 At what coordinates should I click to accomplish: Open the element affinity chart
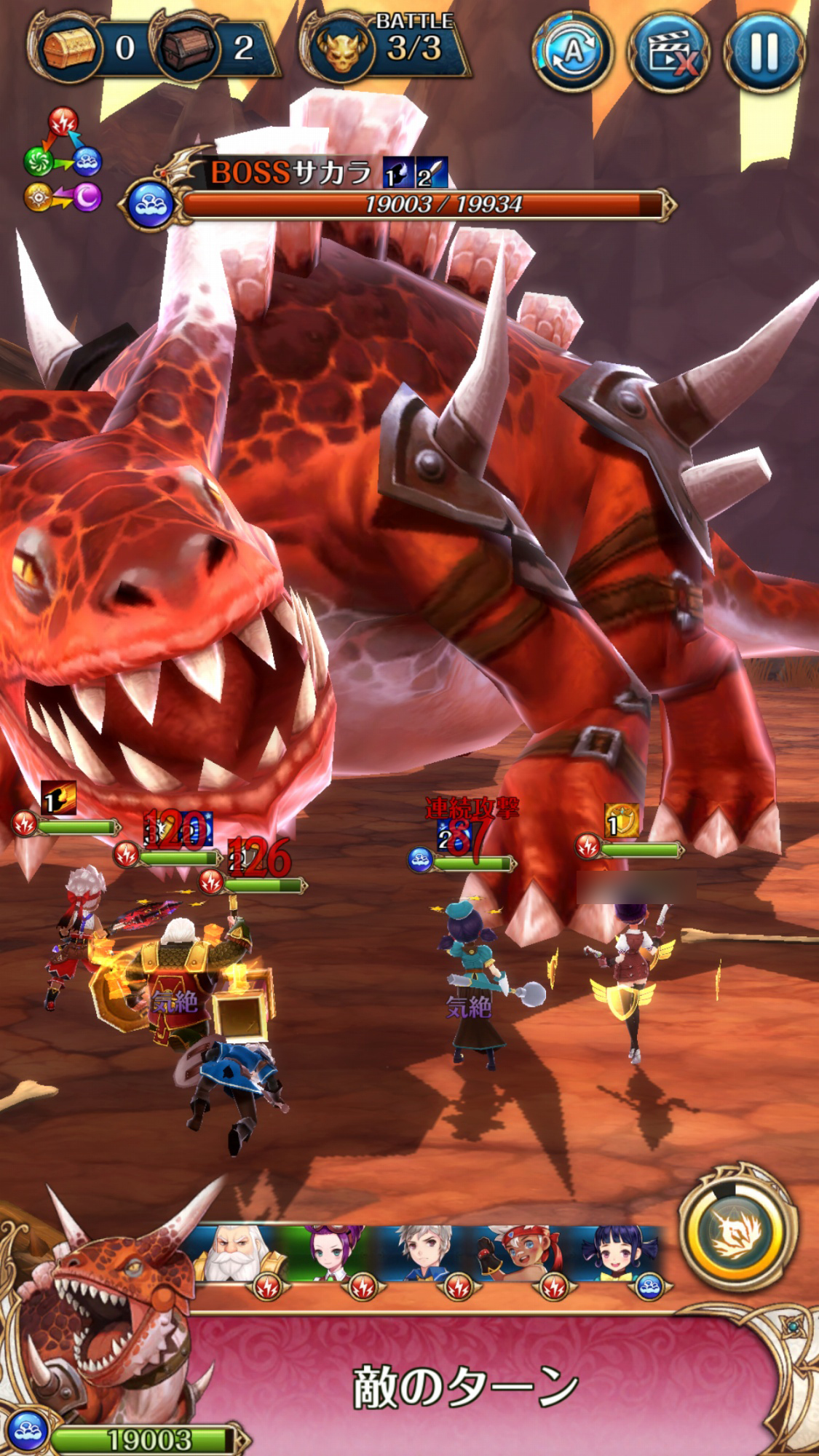pos(63,162)
